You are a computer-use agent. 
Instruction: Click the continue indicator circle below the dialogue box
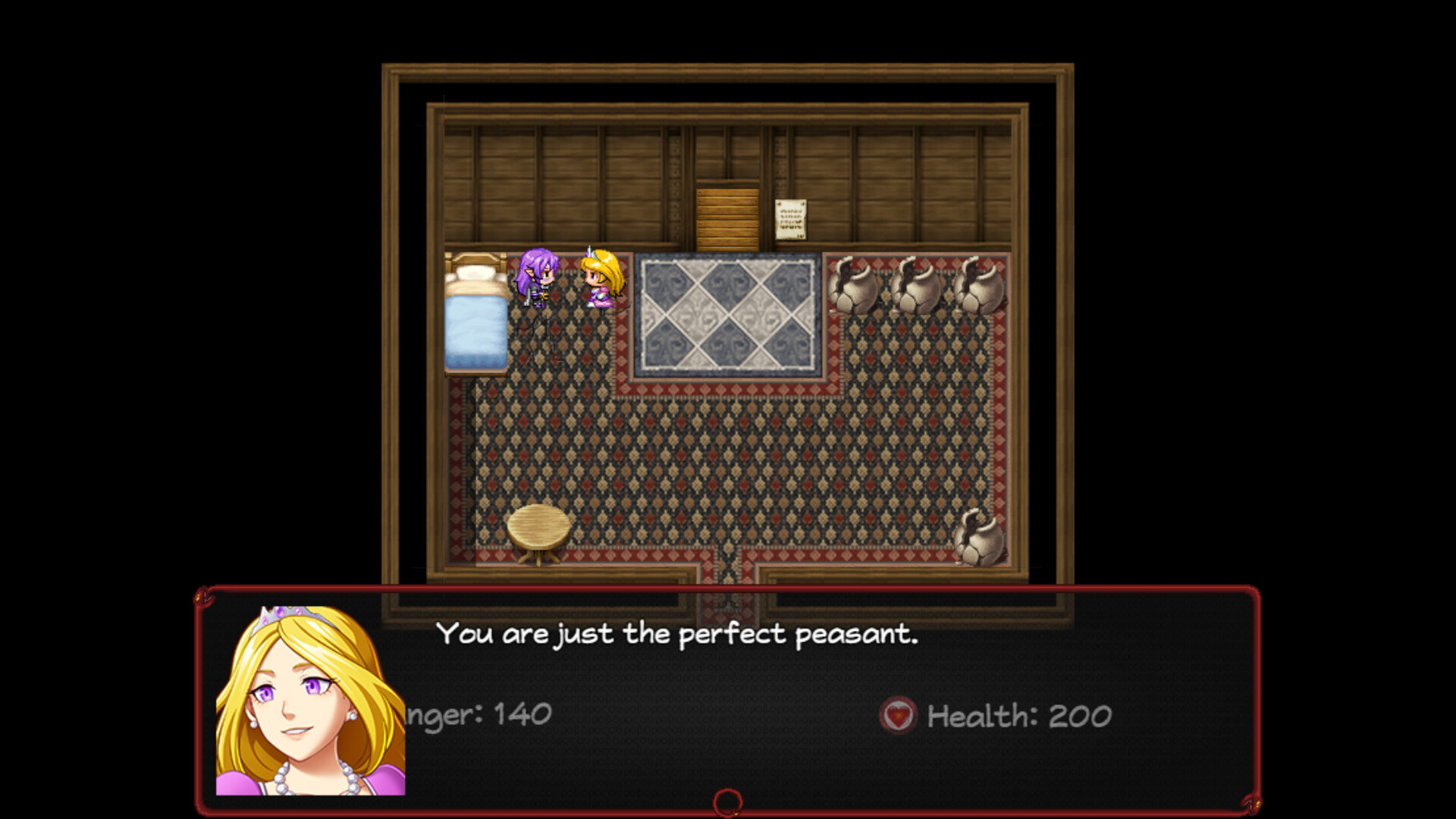coord(727,800)
